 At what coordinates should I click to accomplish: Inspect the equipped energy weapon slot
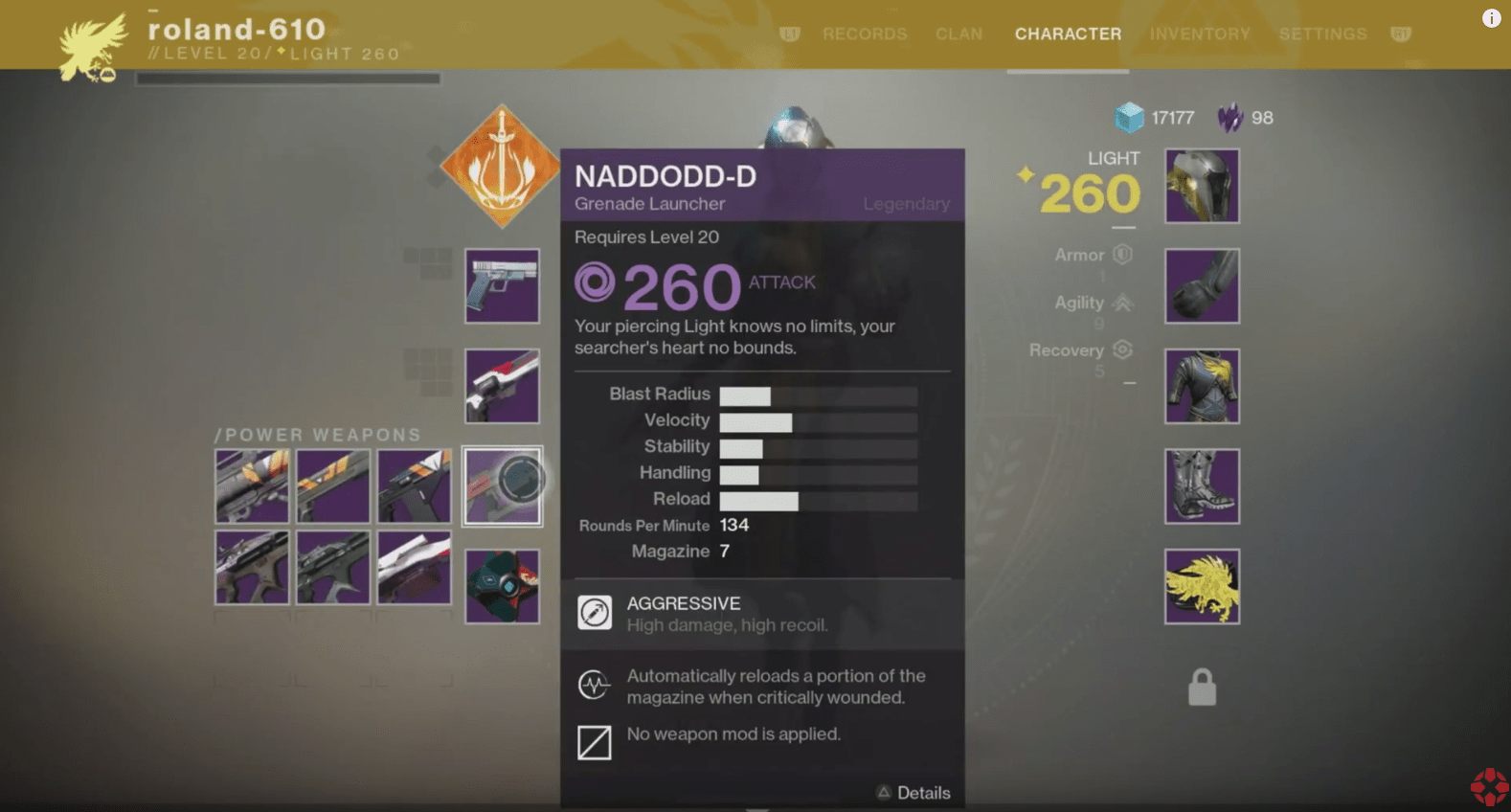coord(501,386)
